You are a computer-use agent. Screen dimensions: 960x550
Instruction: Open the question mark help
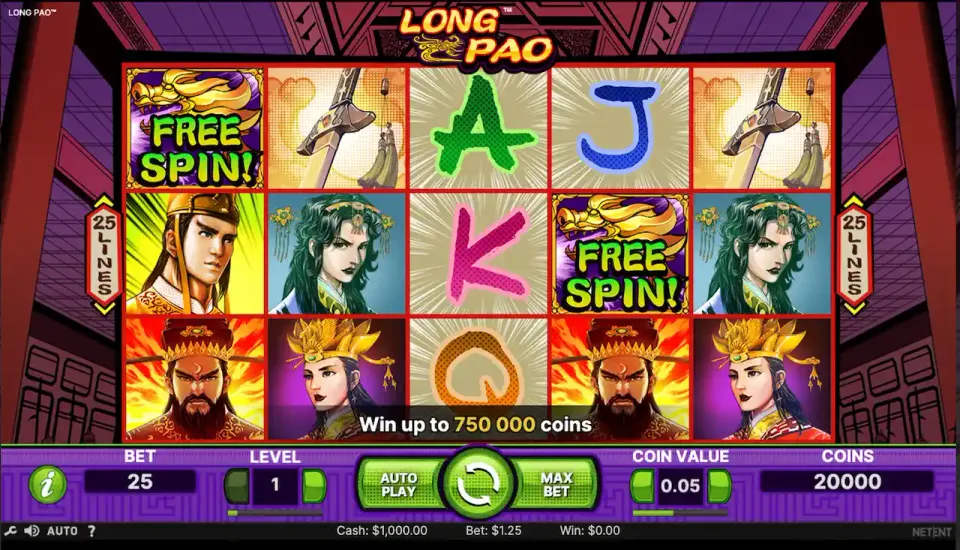[x=91, y=531]
